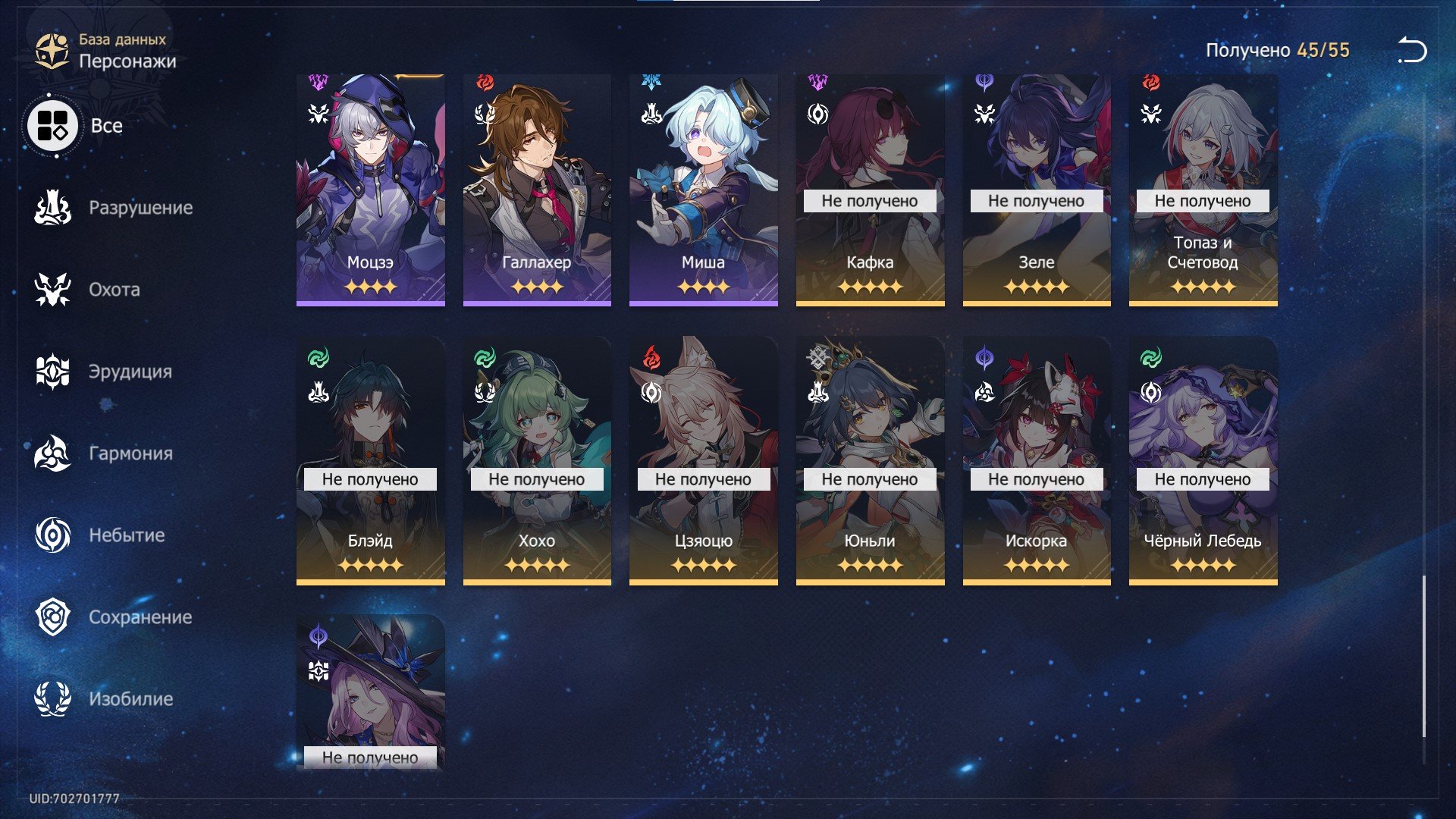This screenshot has height=819, width=1456.
Task: Click the back arrow button
Action: click(x=1412, y=51)
